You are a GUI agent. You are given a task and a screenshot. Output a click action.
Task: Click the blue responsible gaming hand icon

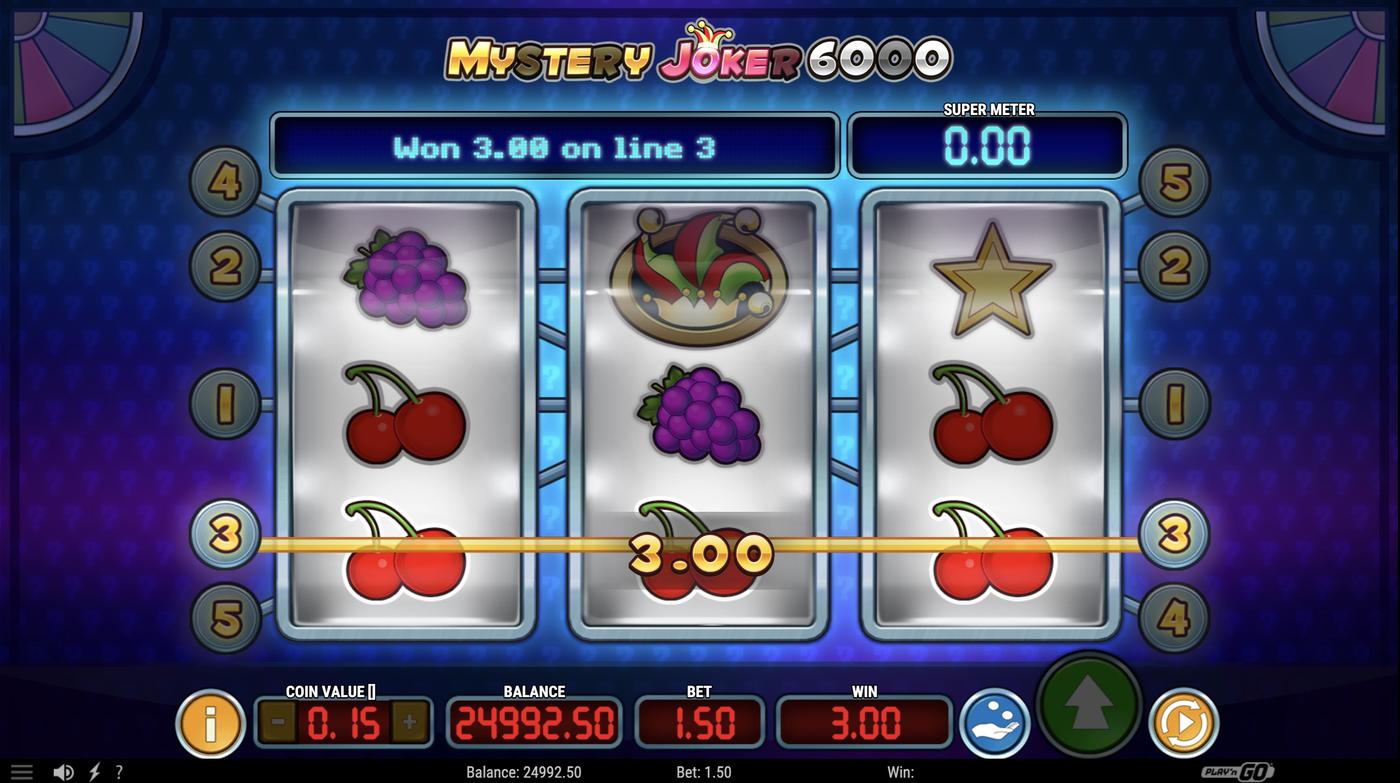(x=994, y=722)
